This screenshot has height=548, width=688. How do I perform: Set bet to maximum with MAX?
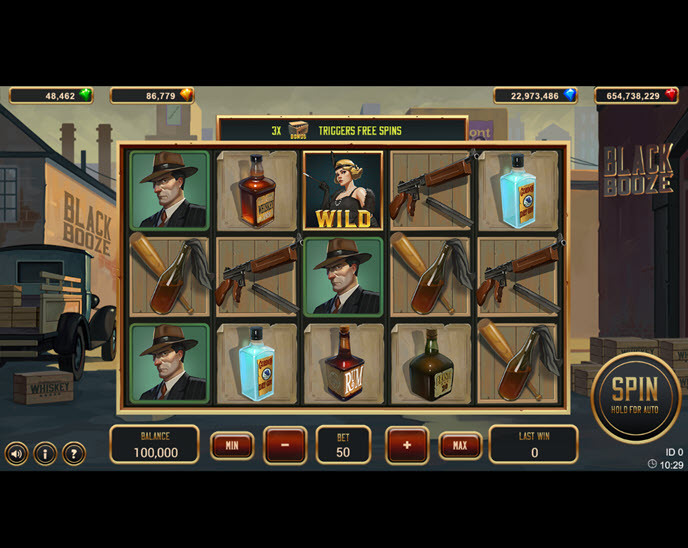coord(460,445)
